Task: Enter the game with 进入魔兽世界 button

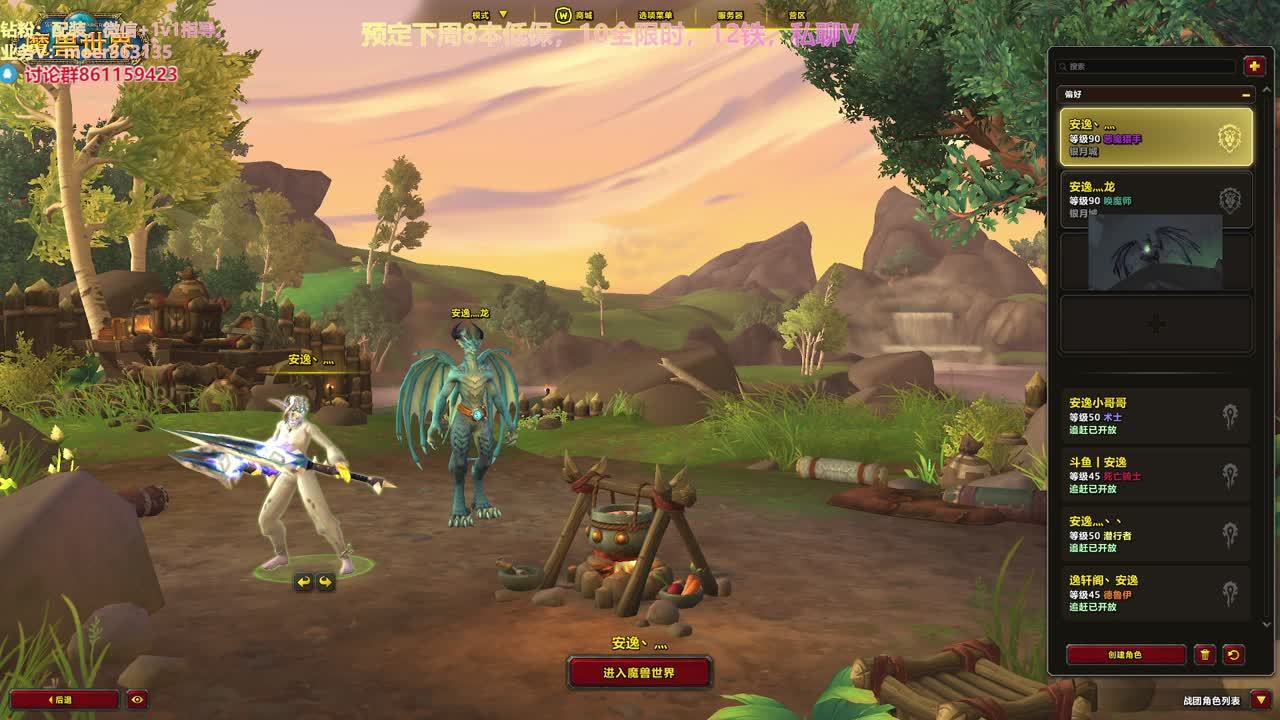Action: pyautogui.click(x=639, y=673)
